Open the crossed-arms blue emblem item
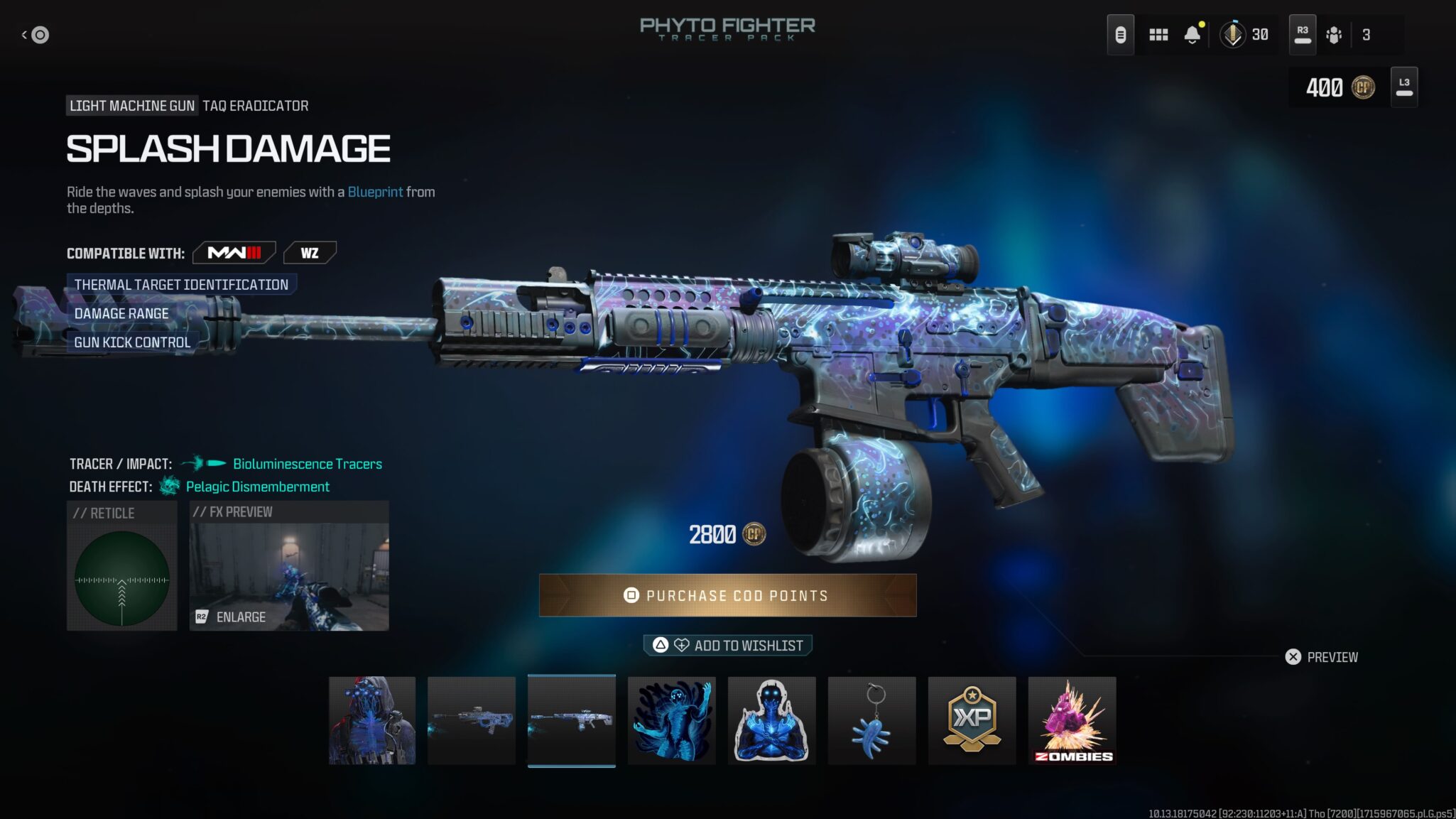The height and width of the screenshot is (819, 1456). tap(772, 720)
